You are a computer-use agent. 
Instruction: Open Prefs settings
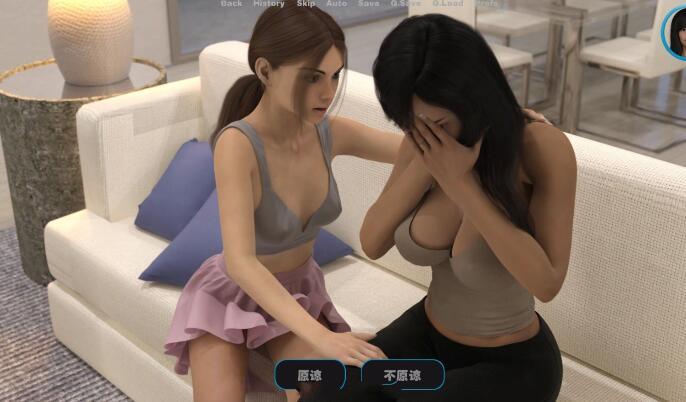tap(487, 4)
